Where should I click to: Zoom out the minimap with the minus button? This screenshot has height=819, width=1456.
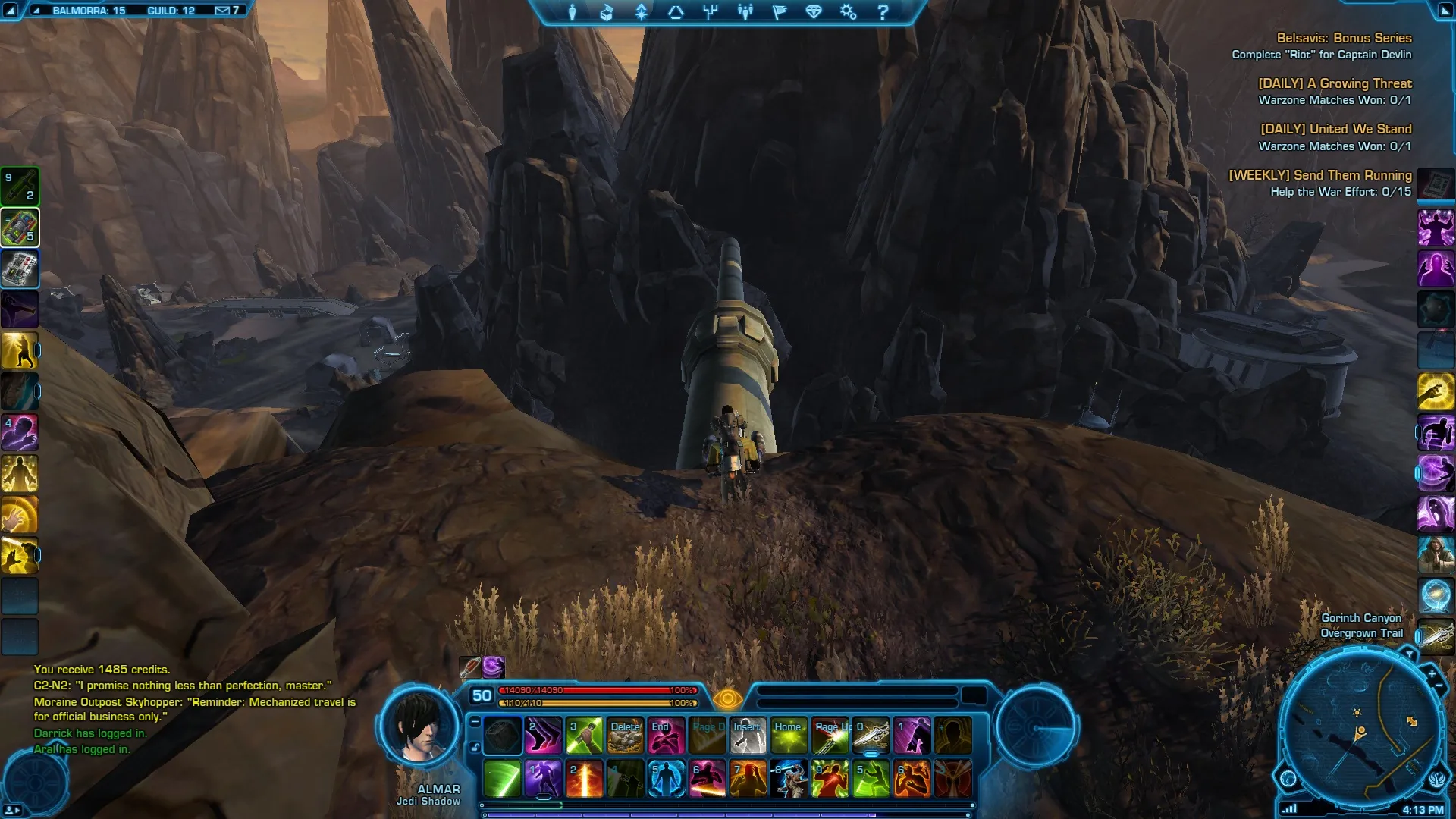pos(1439,686)
